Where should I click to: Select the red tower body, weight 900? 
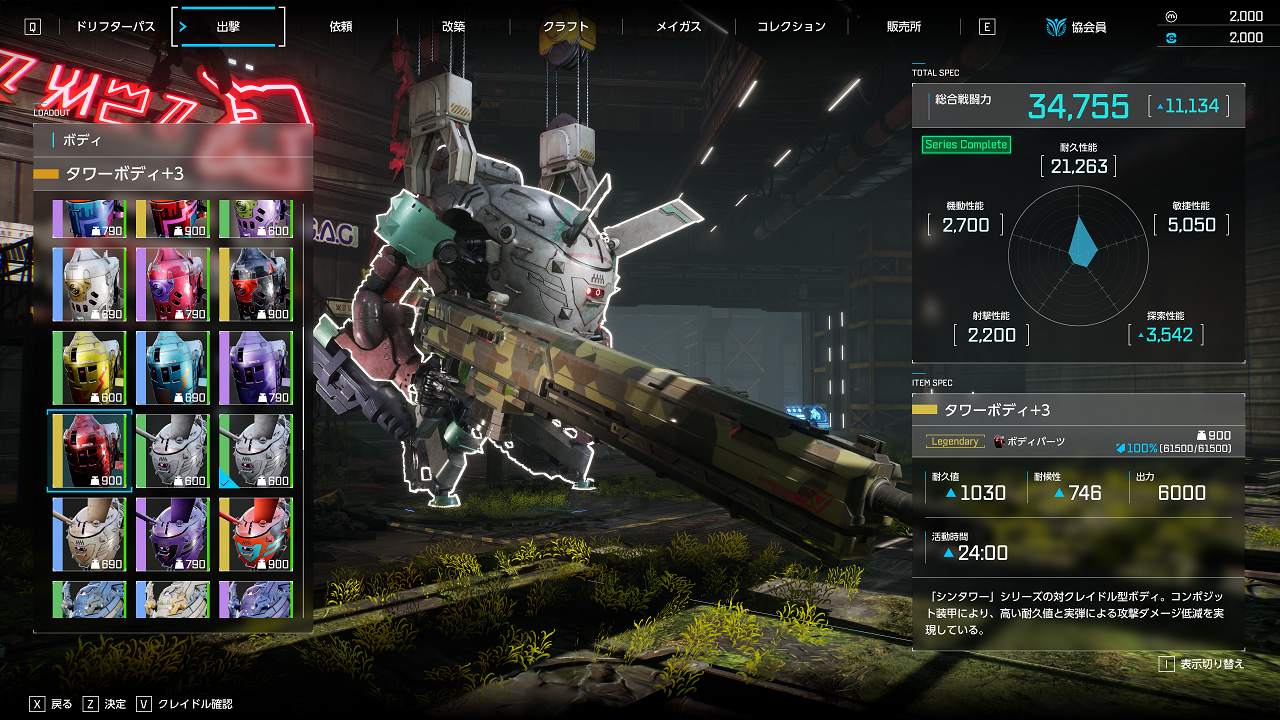[90, 451]
